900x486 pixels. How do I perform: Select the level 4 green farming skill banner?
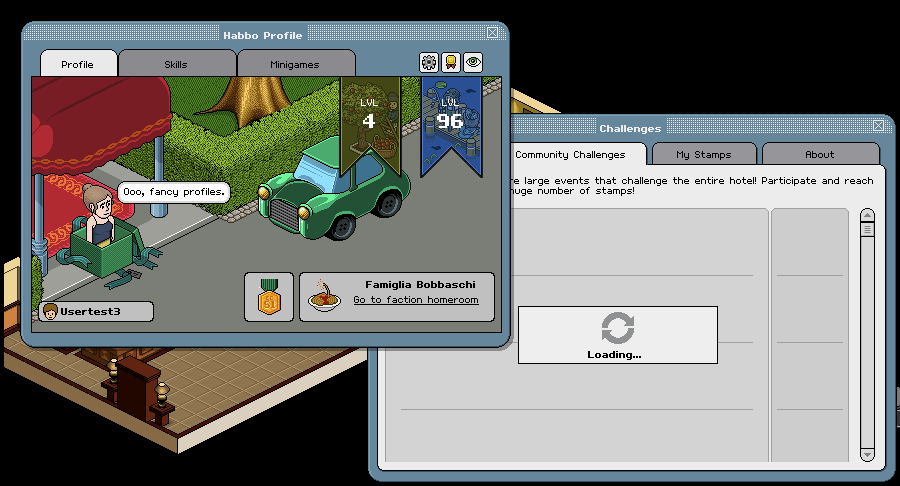click(369, 115)
